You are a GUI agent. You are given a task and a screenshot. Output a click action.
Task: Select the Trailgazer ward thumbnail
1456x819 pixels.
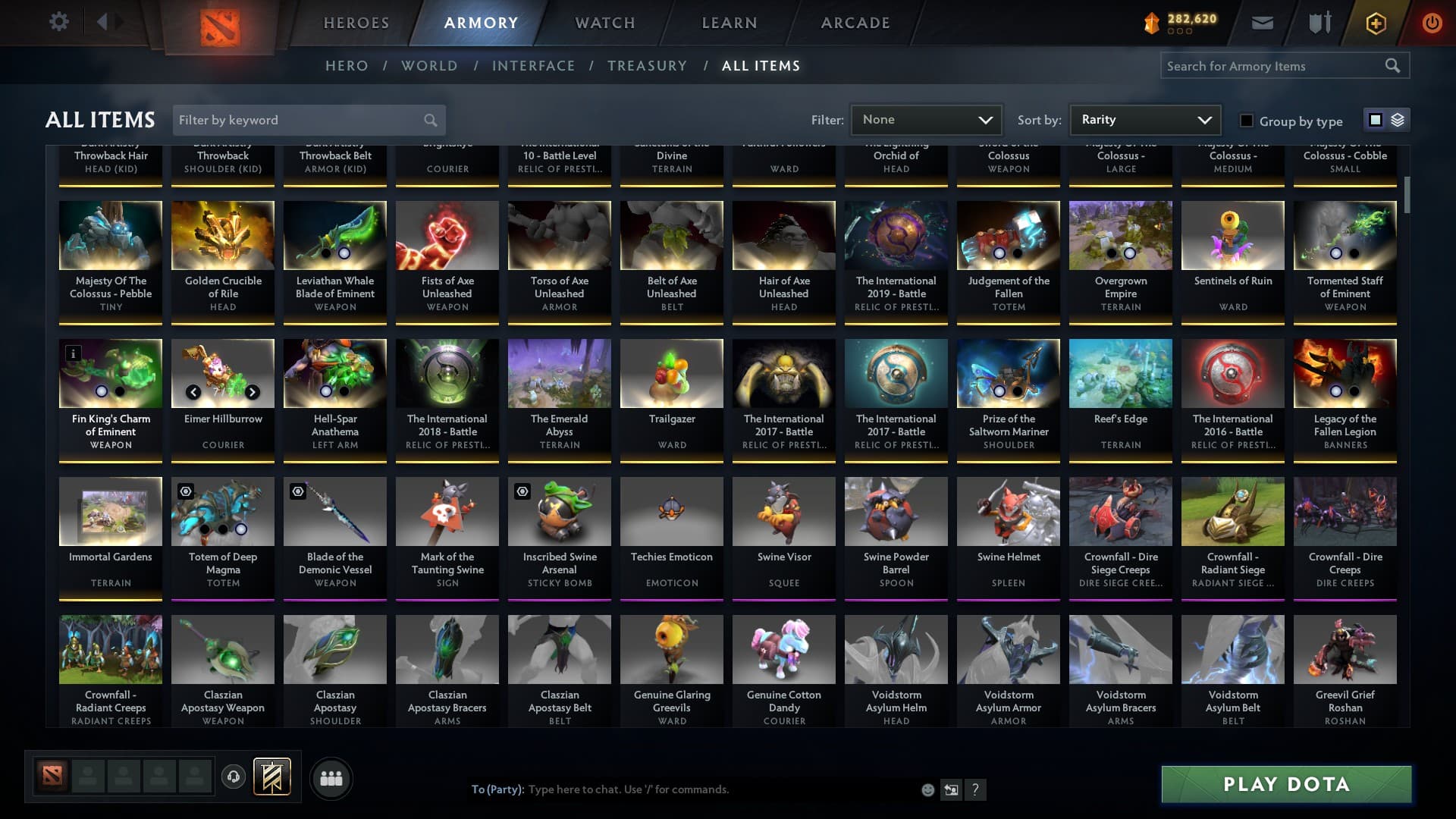tap(671, 372)
